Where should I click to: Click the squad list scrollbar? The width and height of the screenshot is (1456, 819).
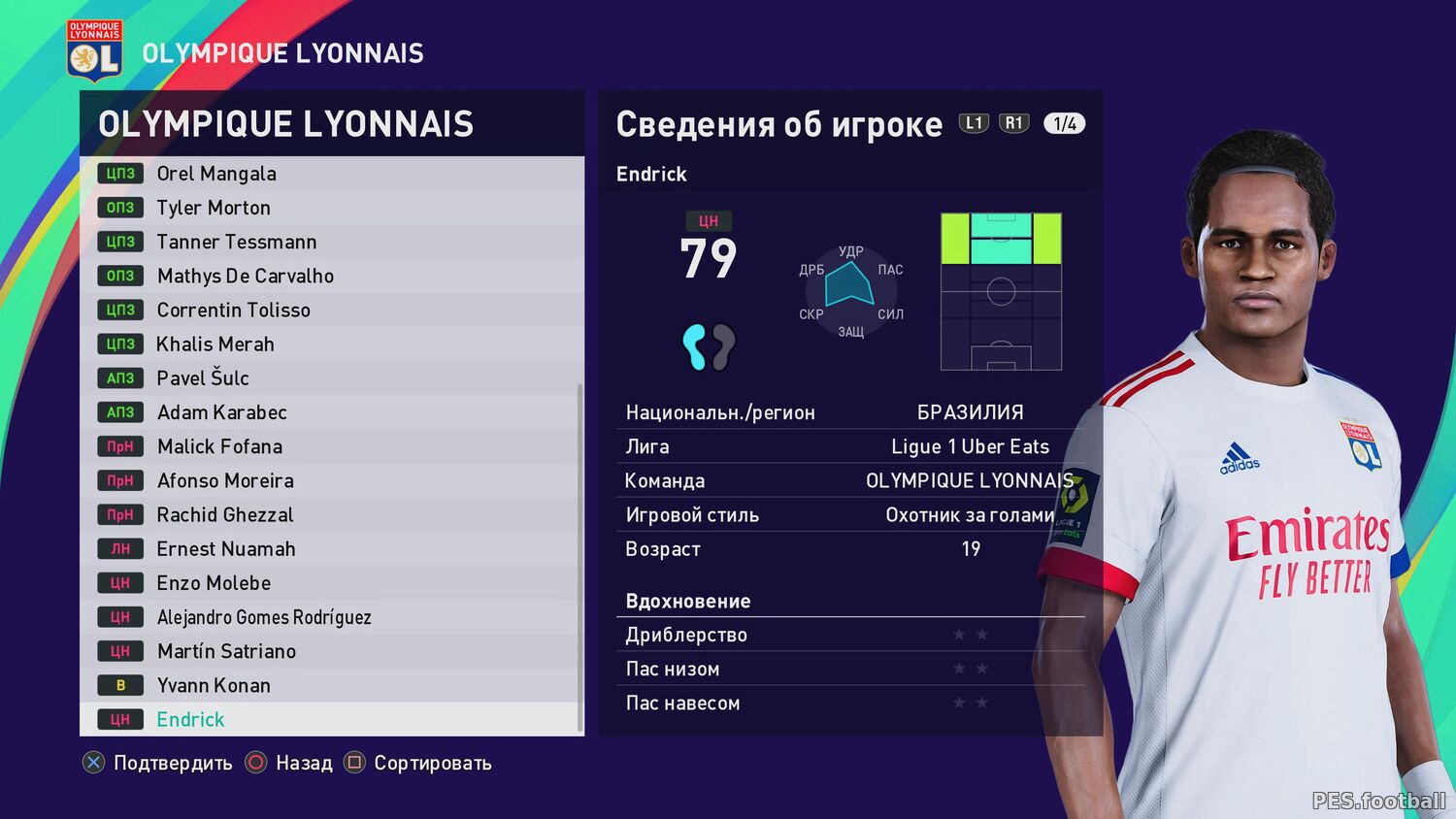click(x=580, y=558)
